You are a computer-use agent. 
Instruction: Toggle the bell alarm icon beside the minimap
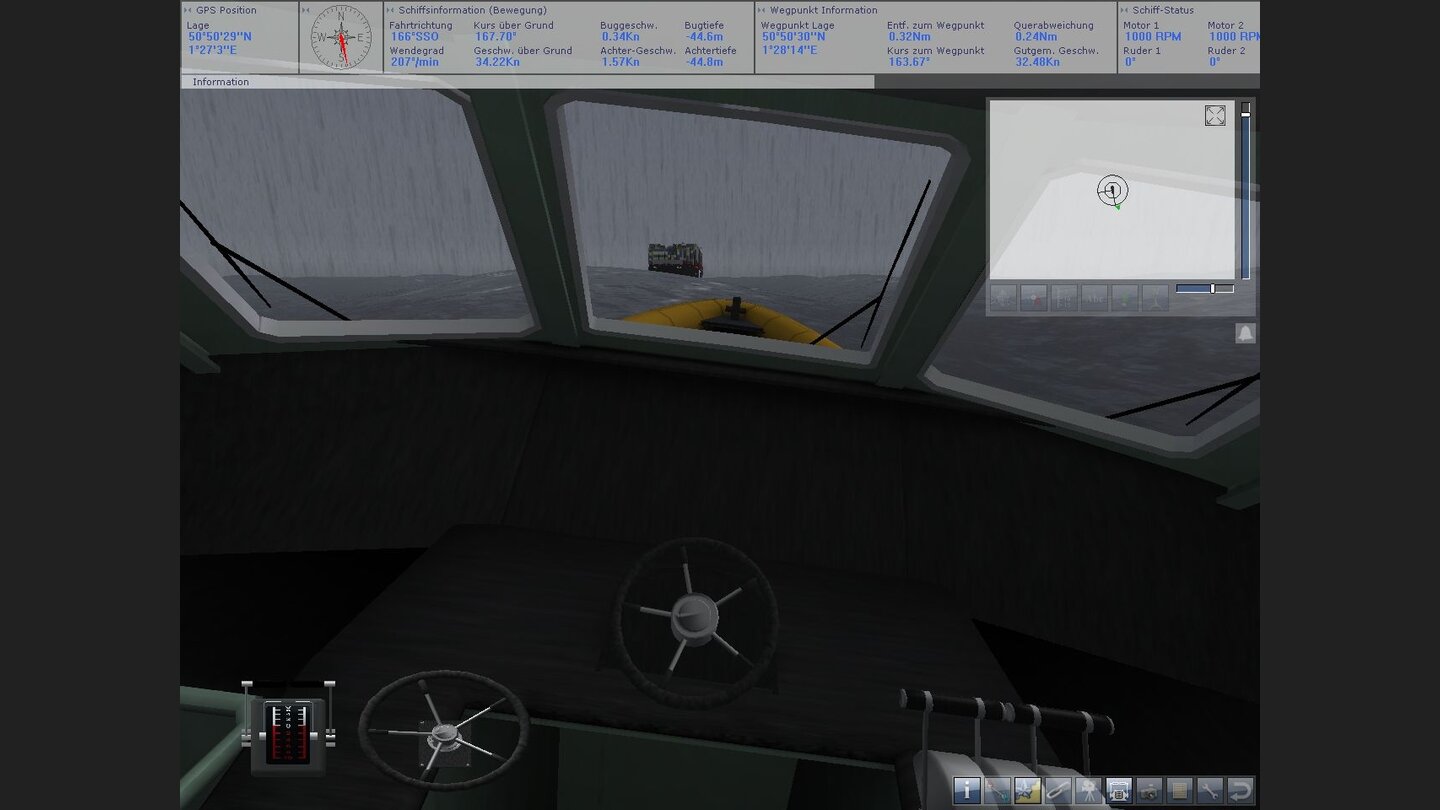(1245, 333)
